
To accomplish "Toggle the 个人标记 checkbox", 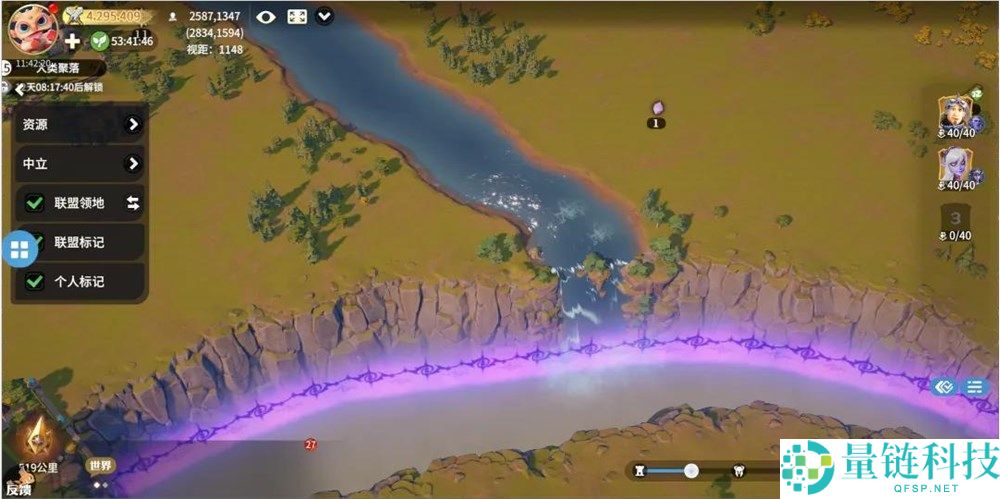I will tap(35, 281).
